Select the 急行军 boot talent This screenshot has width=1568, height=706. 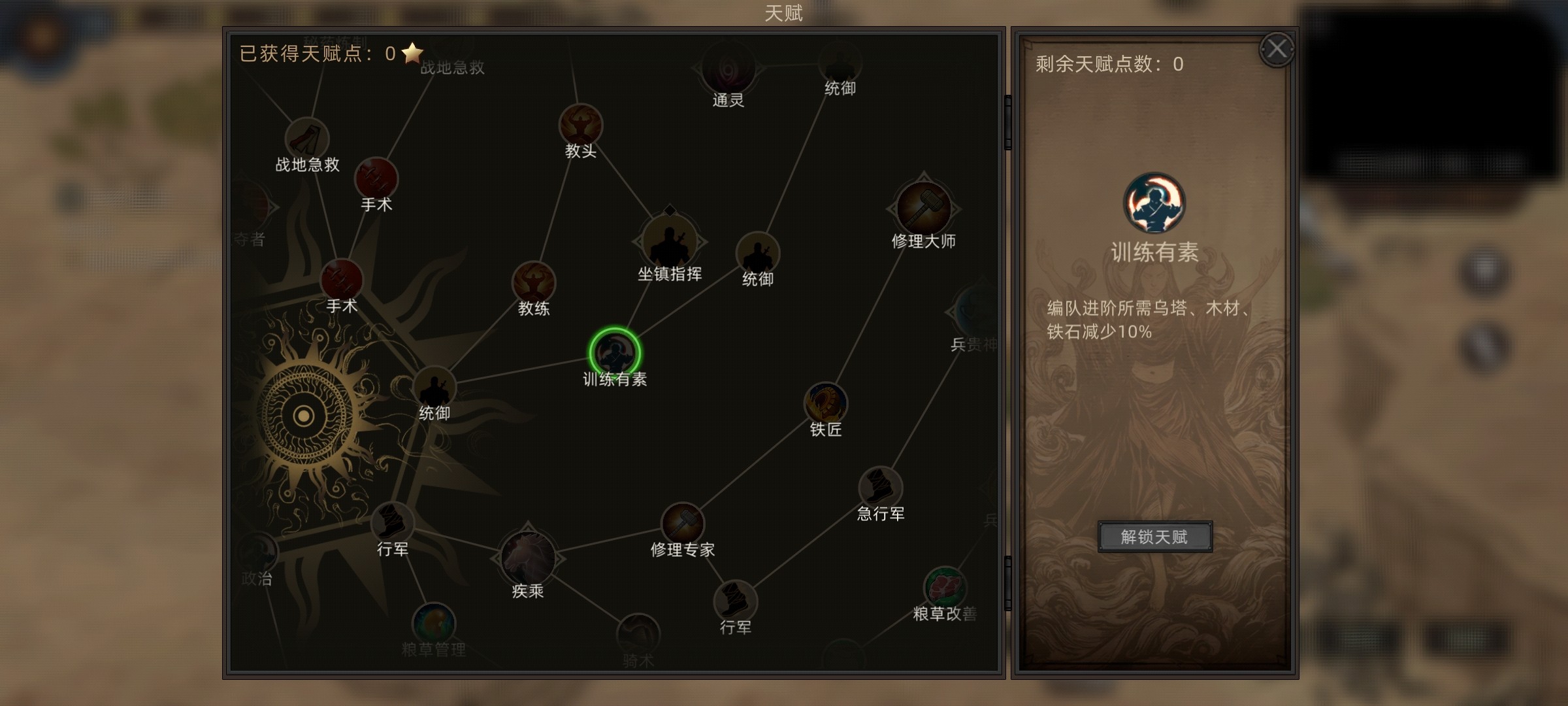(x=880, y=488)
